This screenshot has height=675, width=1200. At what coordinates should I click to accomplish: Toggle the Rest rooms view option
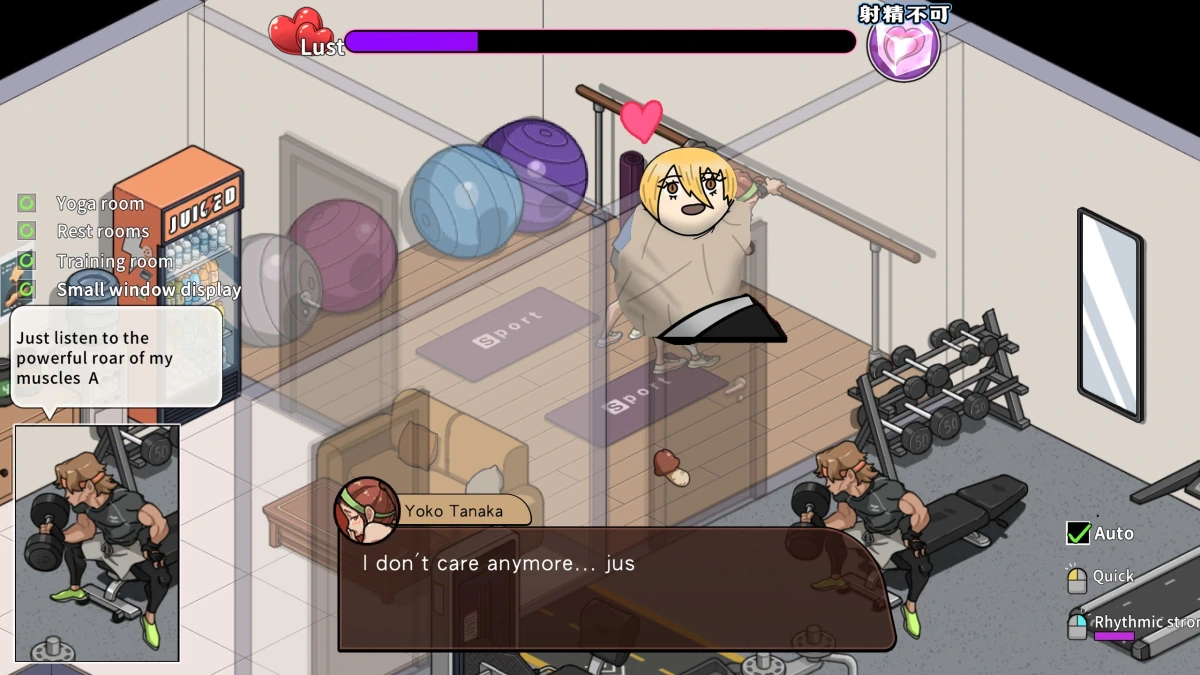click(27, 231)
